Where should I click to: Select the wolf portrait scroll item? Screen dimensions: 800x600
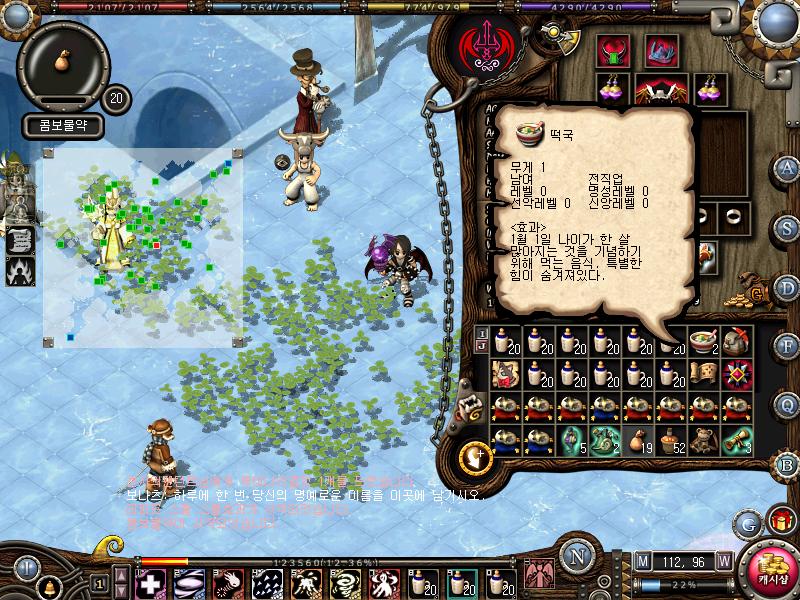[x=505, y=375]
